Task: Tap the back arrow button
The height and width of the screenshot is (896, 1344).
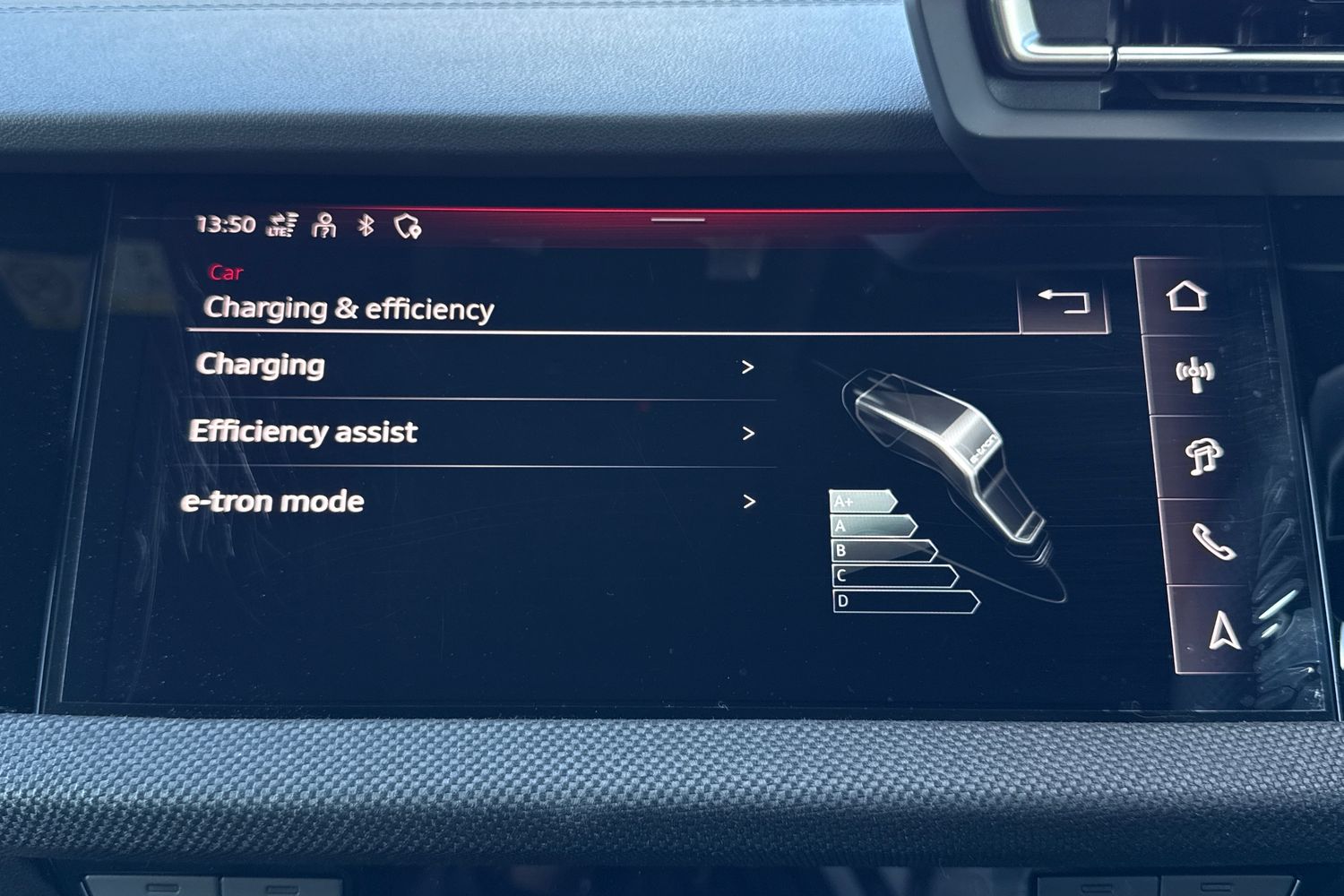Action: click(1064, 302)
